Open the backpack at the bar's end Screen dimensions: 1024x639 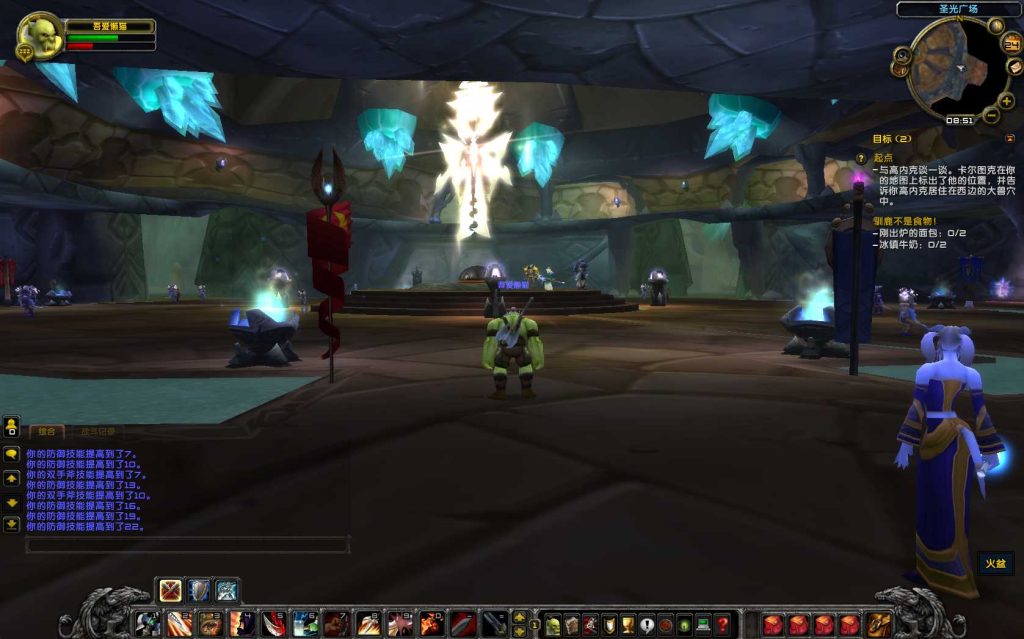coord(878,625)
